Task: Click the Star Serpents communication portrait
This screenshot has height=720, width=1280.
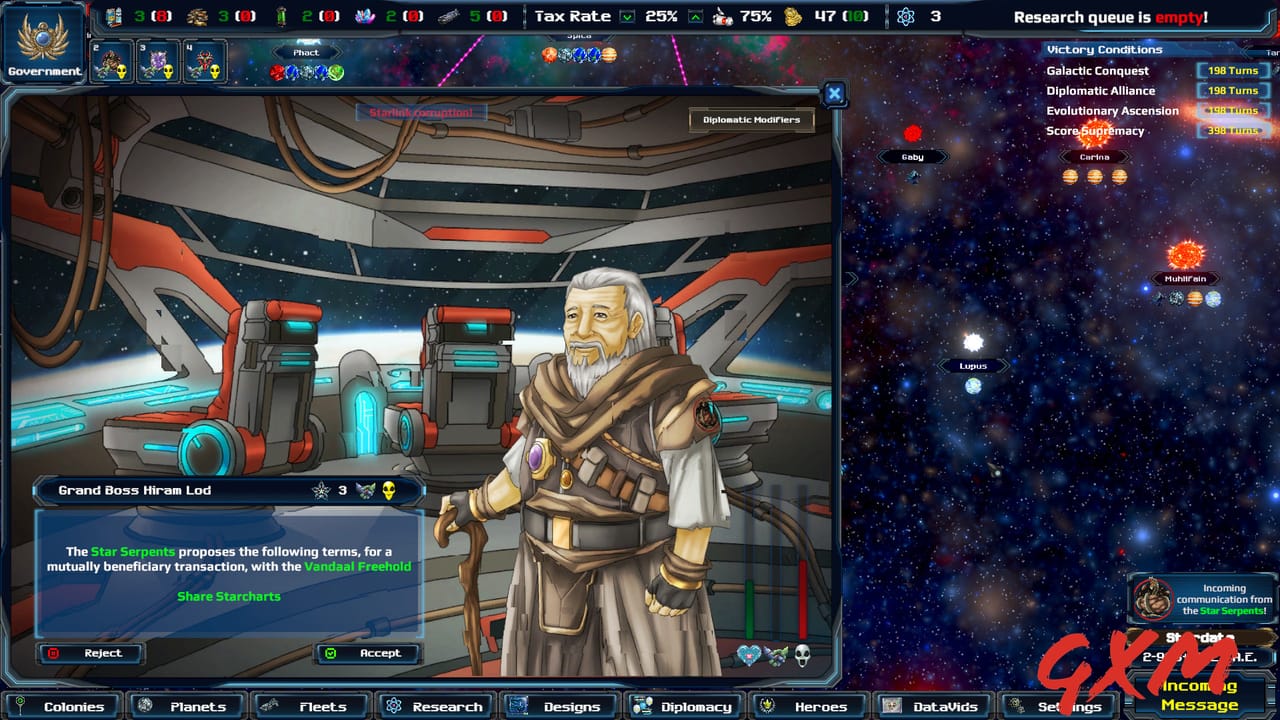Action: click(x=1152, y=597)
